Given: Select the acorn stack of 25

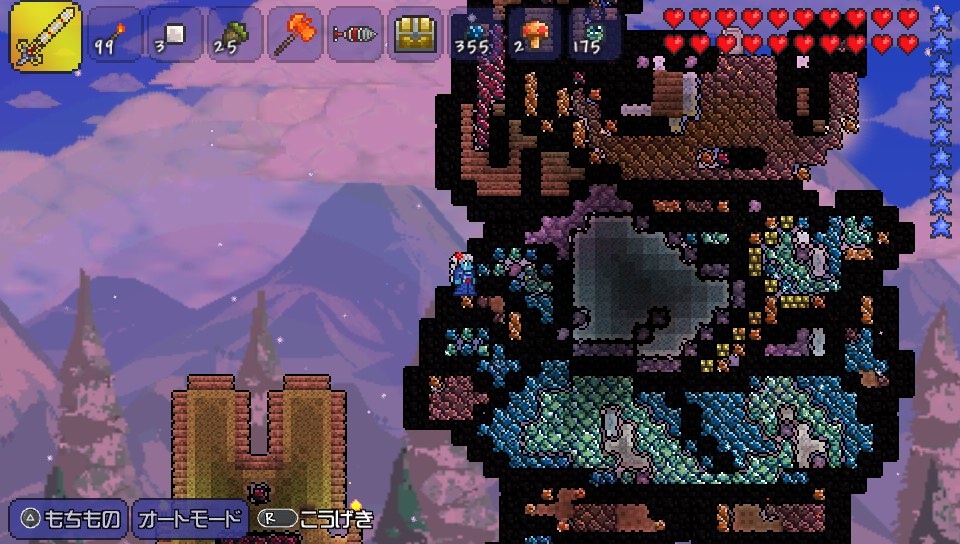Looking at the screenshot, I should 235,35.
